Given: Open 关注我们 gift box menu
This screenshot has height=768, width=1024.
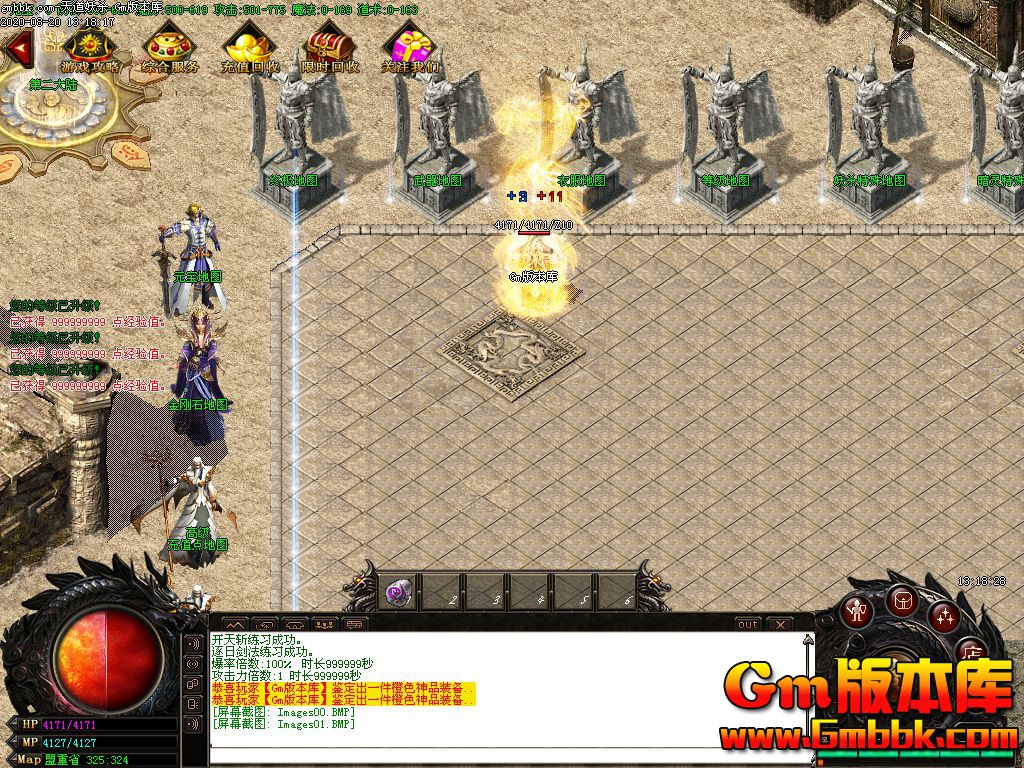Looking at the screenshot, I should pos(409,49).
